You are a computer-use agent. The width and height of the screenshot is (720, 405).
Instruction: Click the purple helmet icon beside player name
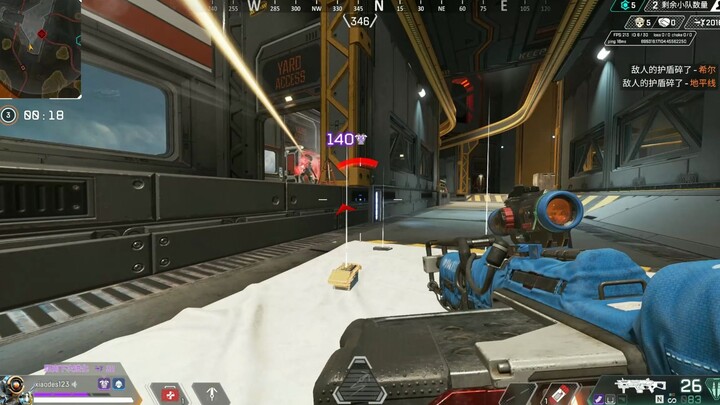(102, 383)
